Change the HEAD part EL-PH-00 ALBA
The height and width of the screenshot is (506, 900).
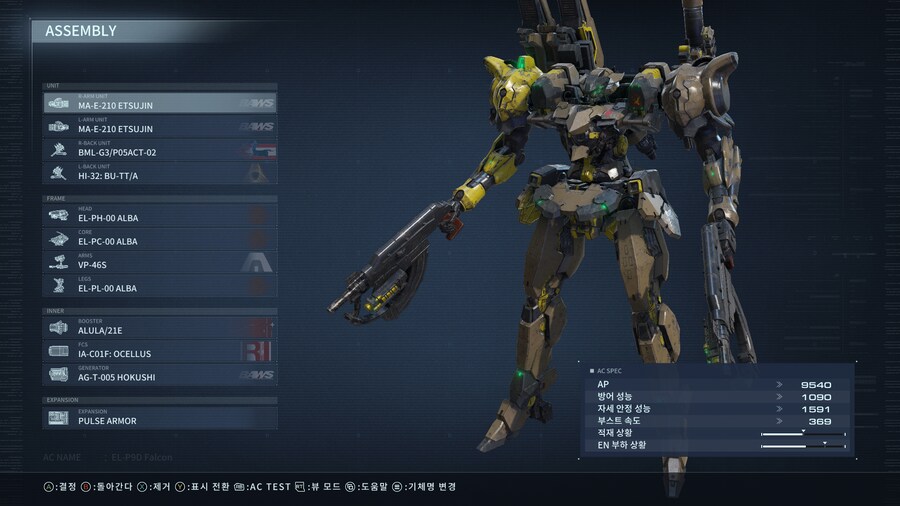click(160, 216)
